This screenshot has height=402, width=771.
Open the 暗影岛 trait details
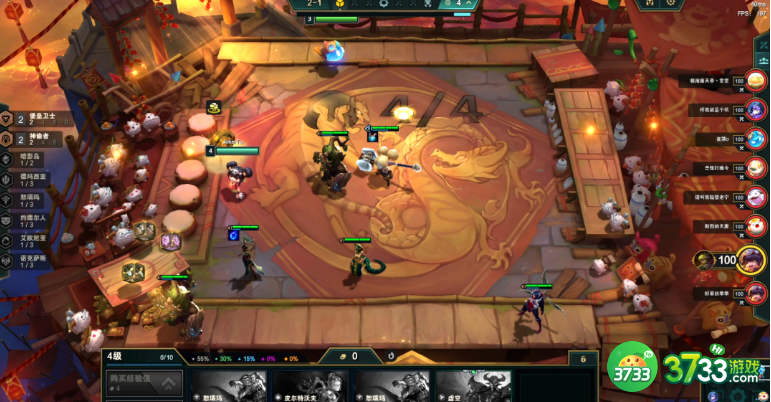click(x=36, y=160)
